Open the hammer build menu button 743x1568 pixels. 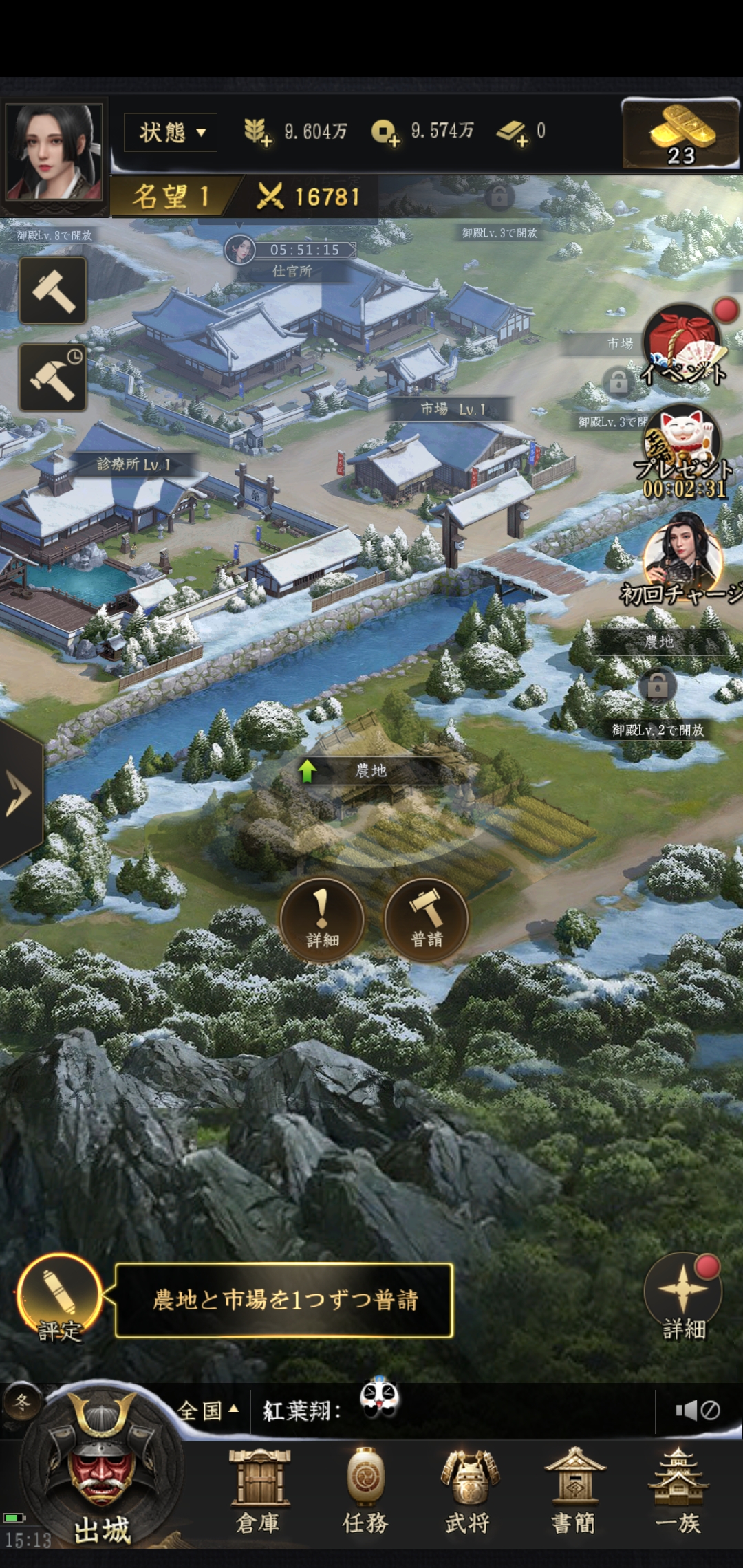(x=53, y=290)
